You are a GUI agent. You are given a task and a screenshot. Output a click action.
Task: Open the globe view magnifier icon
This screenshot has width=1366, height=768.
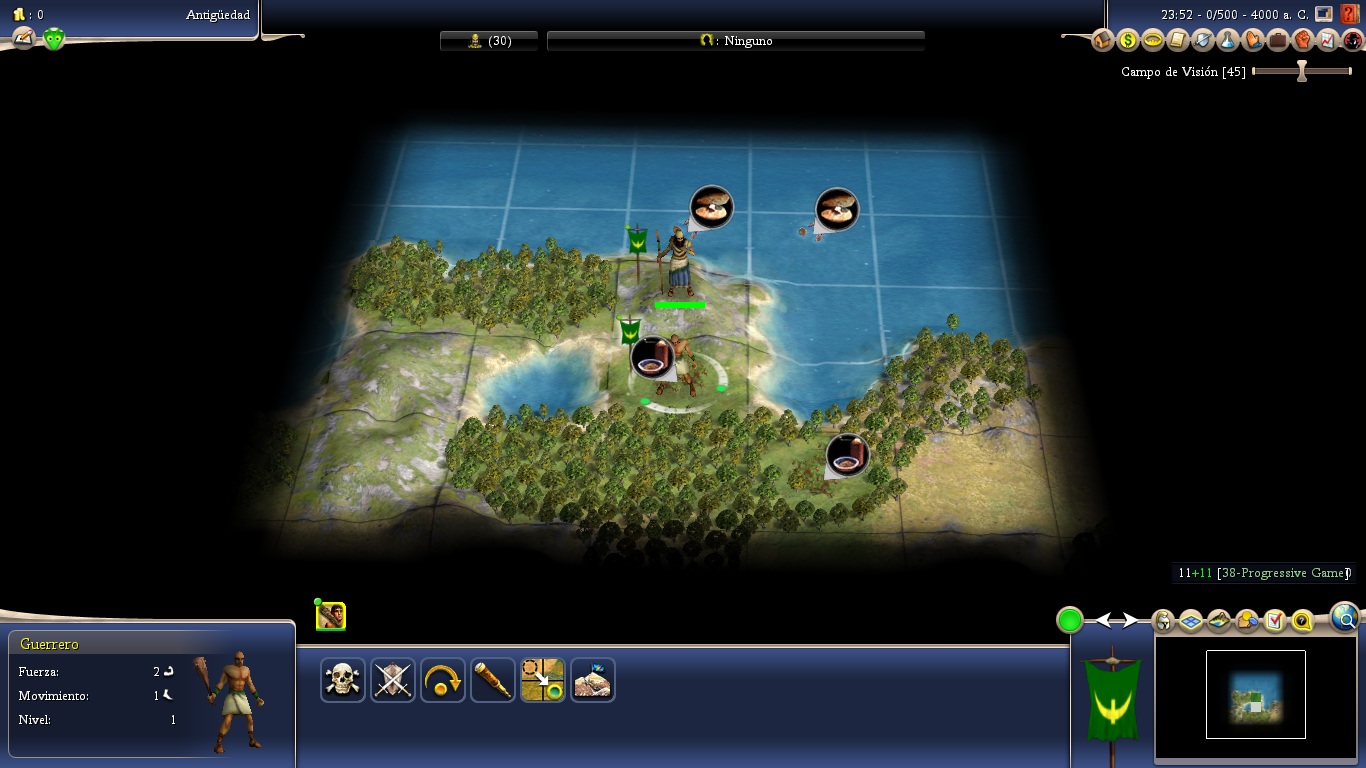point(1346,618)
